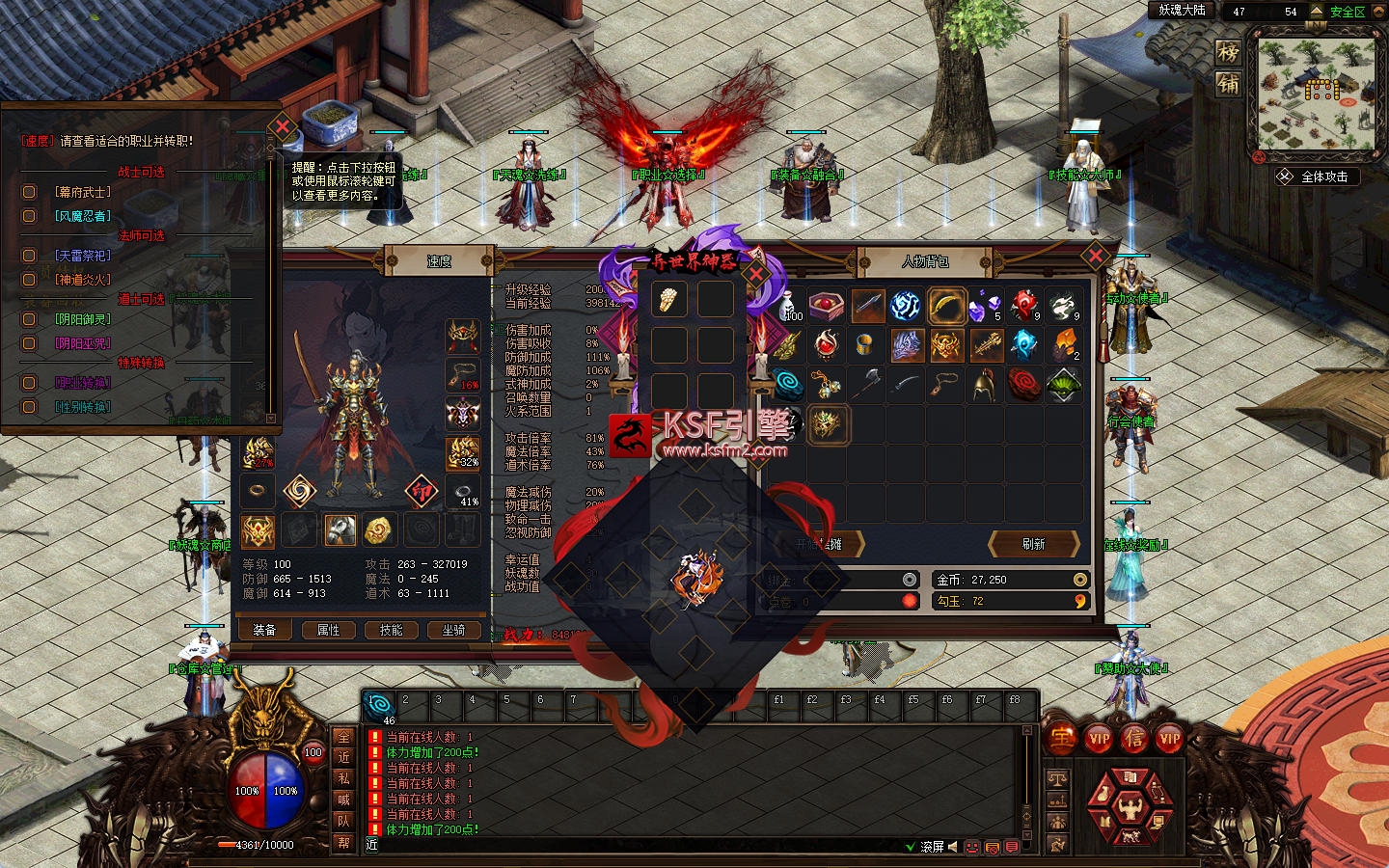Select the white wine bottle stacked 100
The height and width of the screenshot is (868, 1389).
coord(790,306)
